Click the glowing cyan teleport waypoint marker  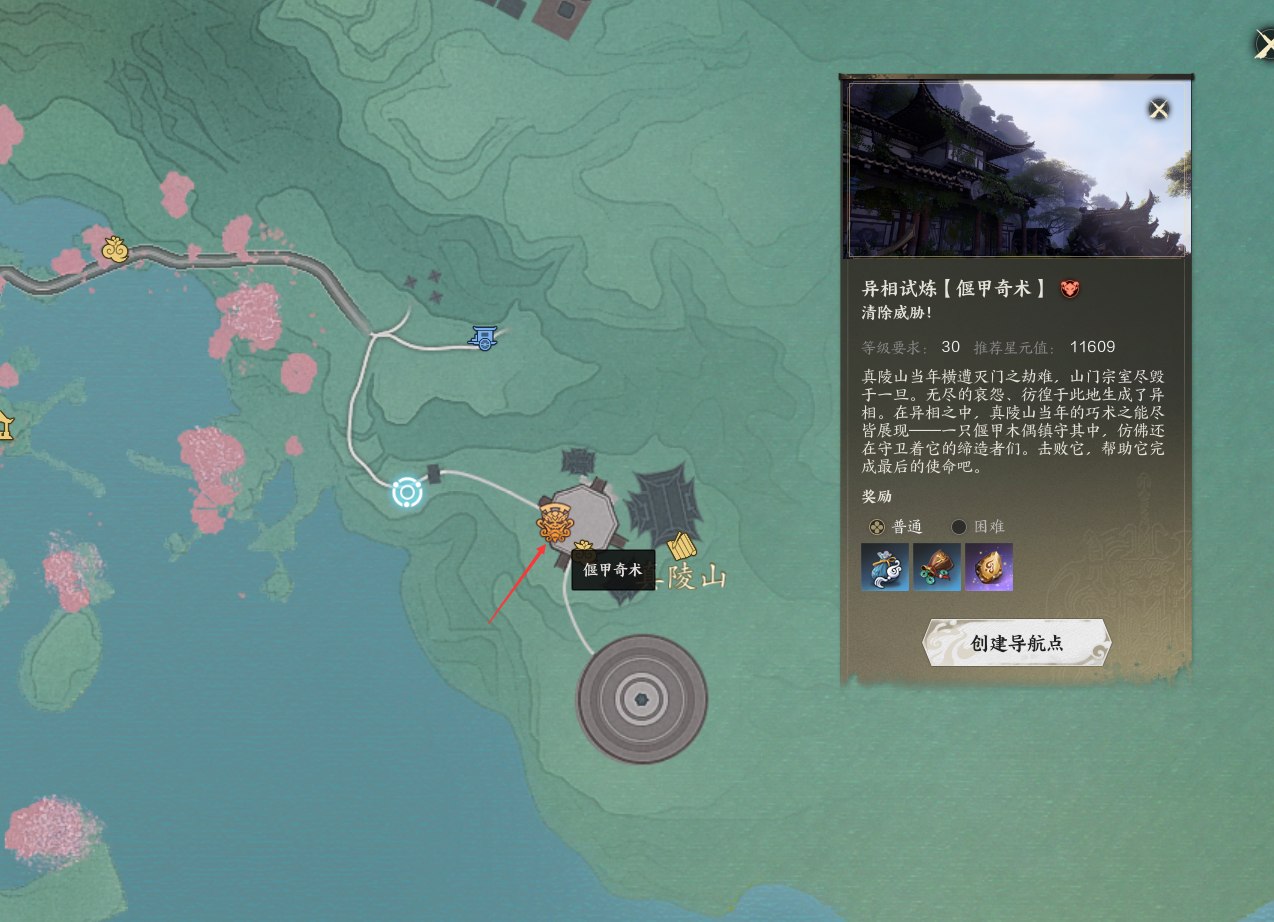407,492
